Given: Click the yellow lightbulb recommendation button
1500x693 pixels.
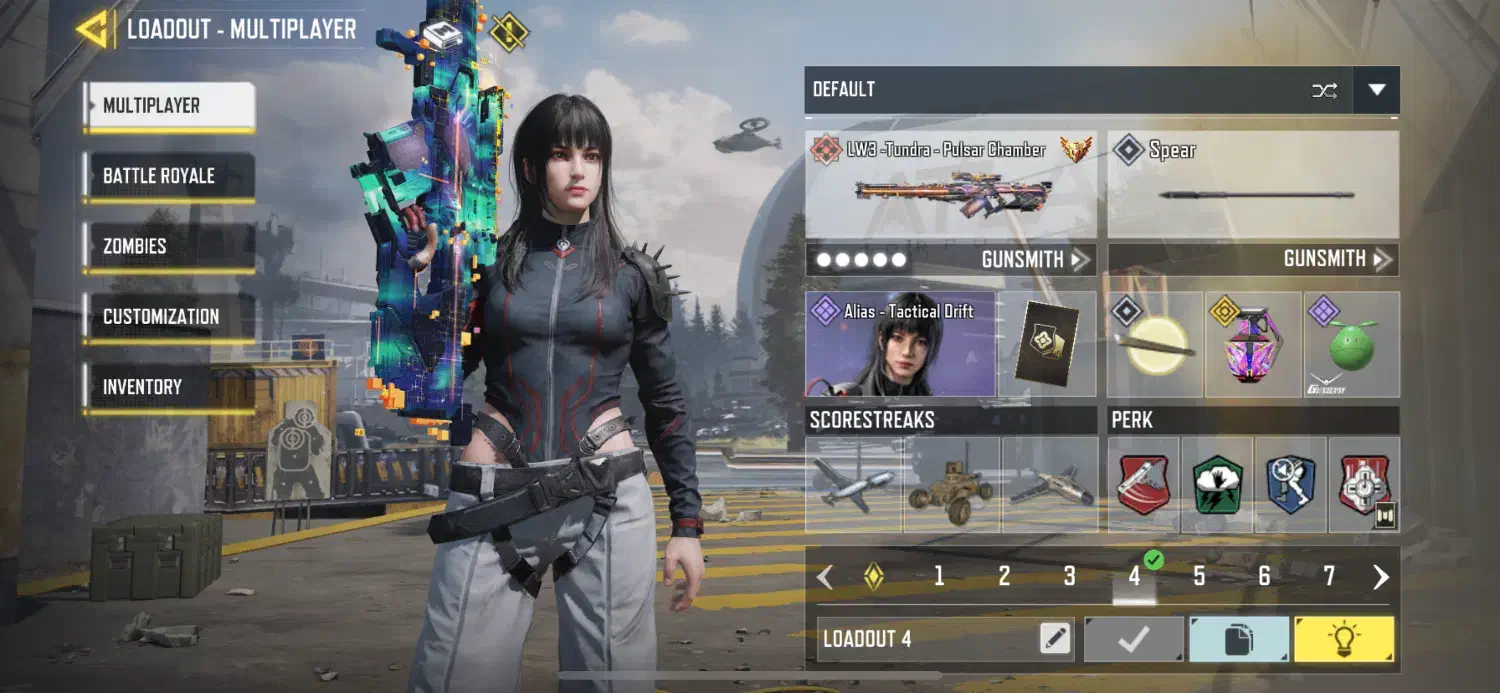Looking at the screenshot, I should point(1344,639).
